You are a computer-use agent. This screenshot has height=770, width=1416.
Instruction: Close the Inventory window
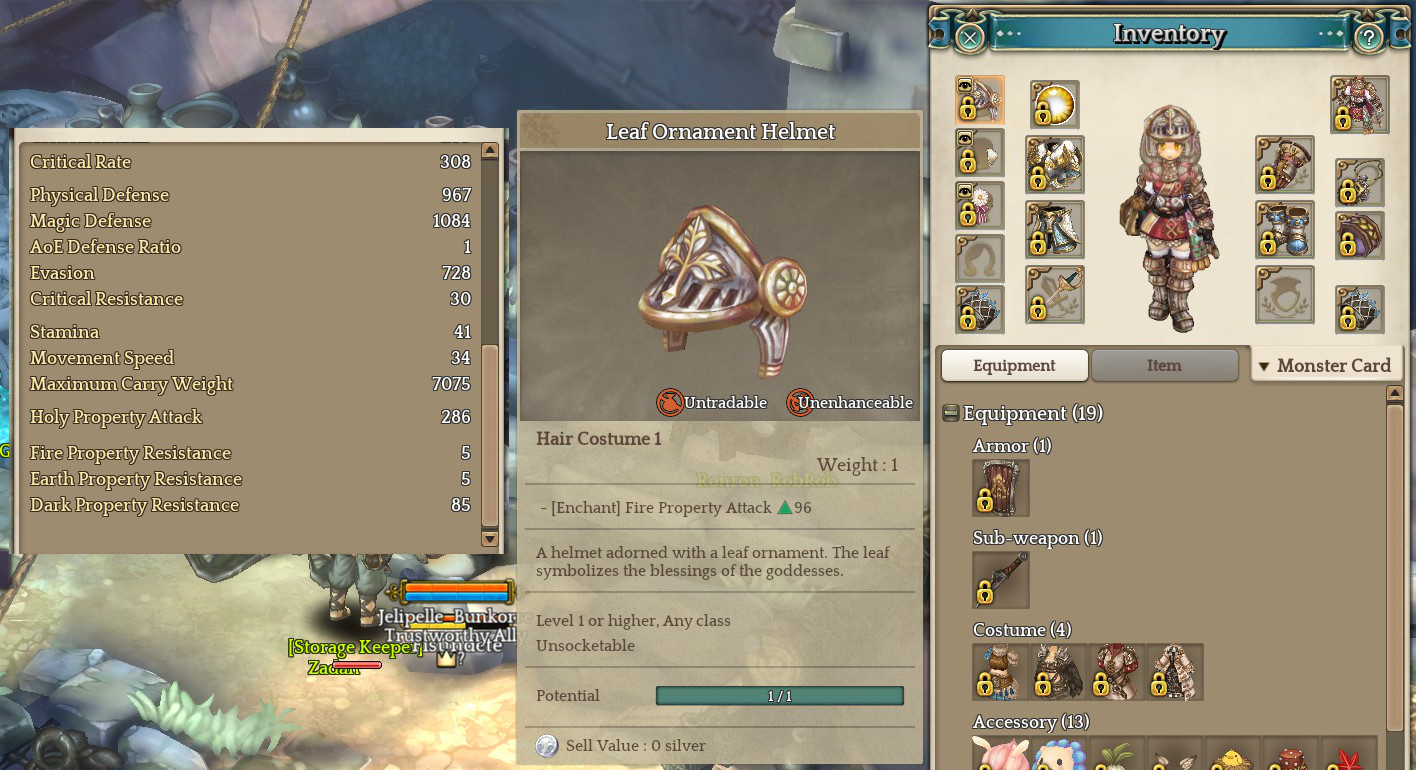point(969,38)
